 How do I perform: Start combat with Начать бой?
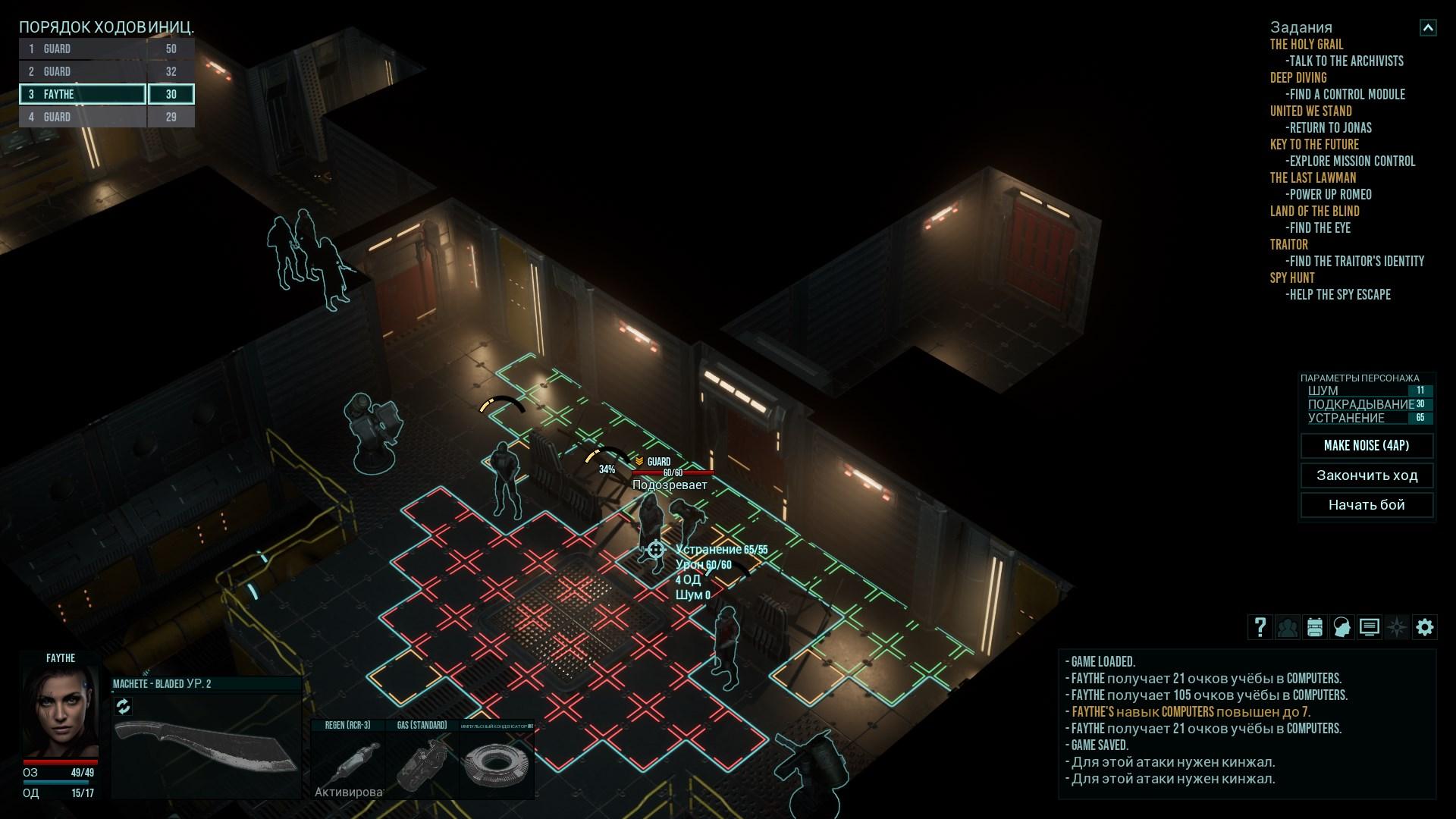[1367, 505]
